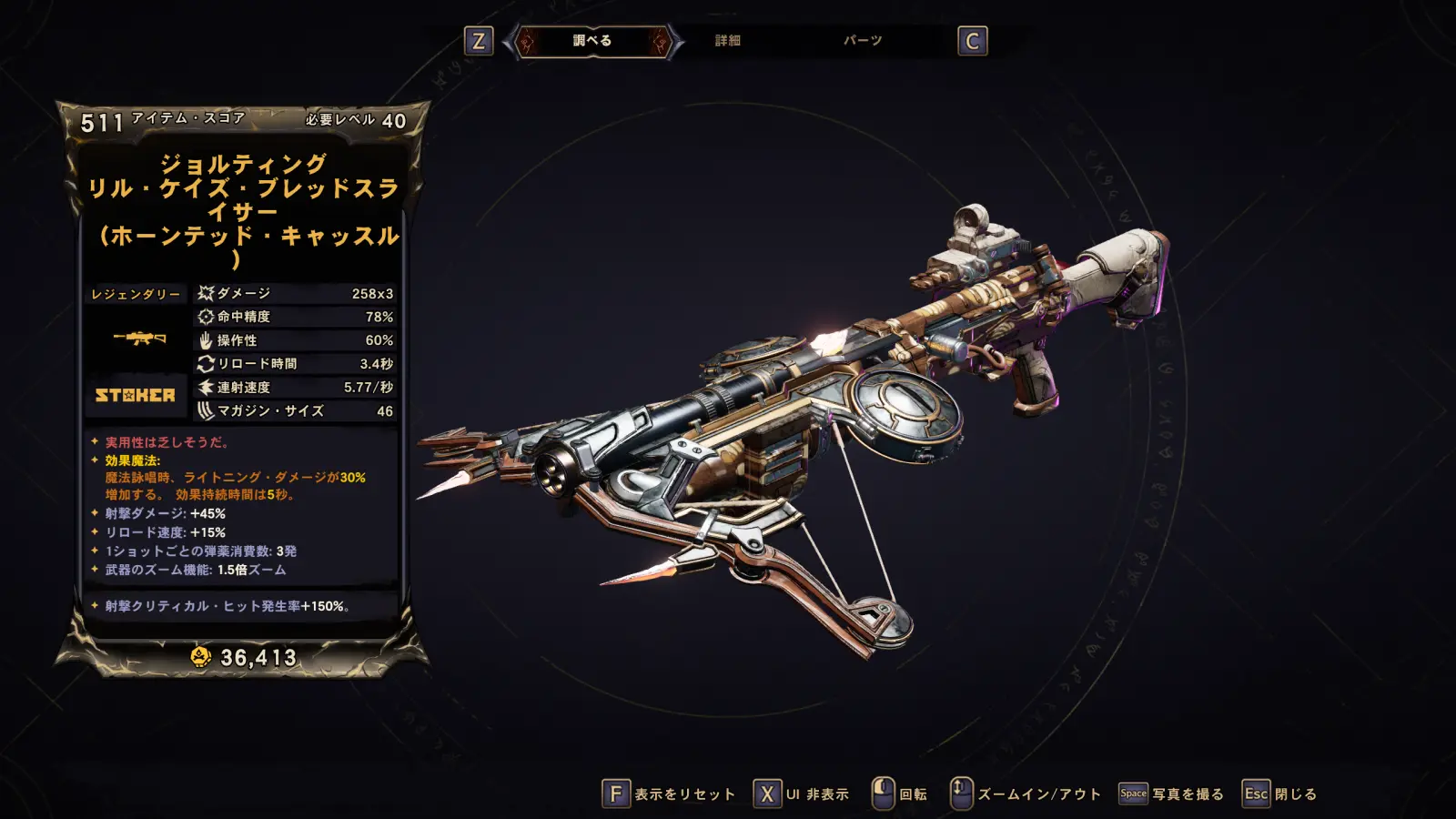This screenshot has height=819, width=1456.
Task: Take a photo with 写真を撮る
Action: [x=1171, y=794]
